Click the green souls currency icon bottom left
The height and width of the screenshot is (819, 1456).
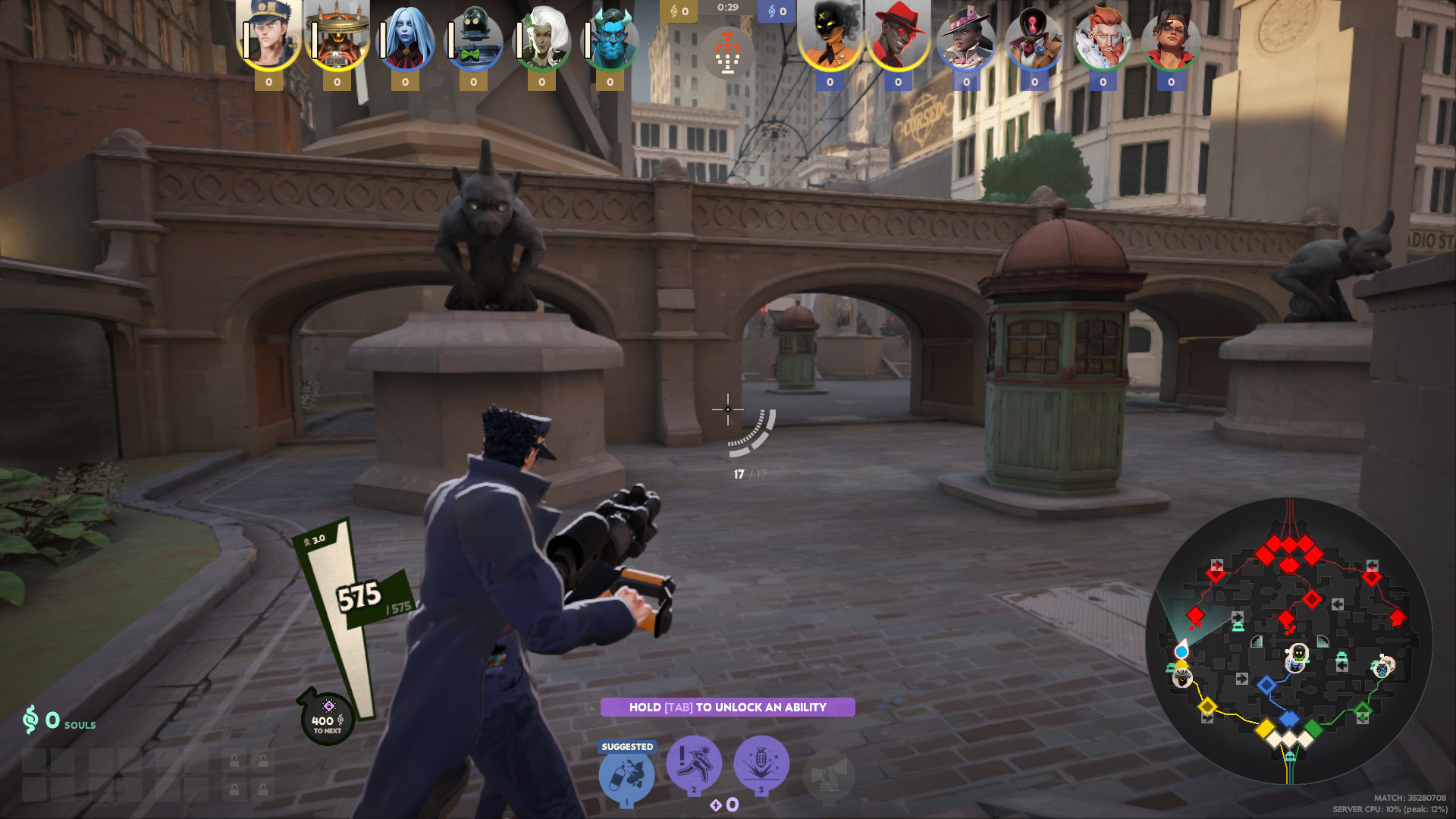click(x=30, y=718)
